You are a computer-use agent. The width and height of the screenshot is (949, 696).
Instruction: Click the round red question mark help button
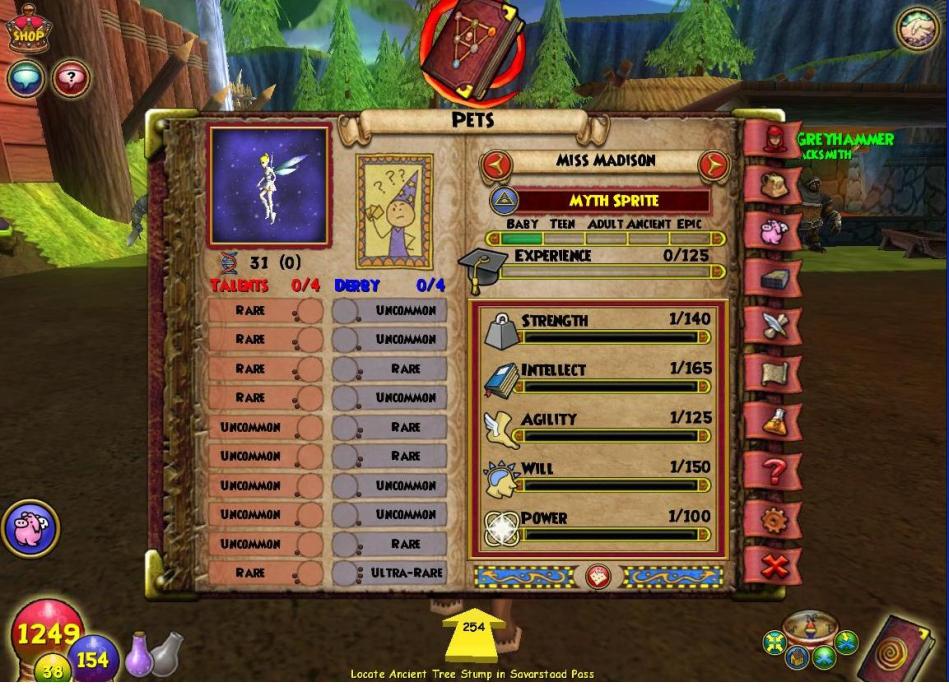pyautogui.click(x=70, y=79)
